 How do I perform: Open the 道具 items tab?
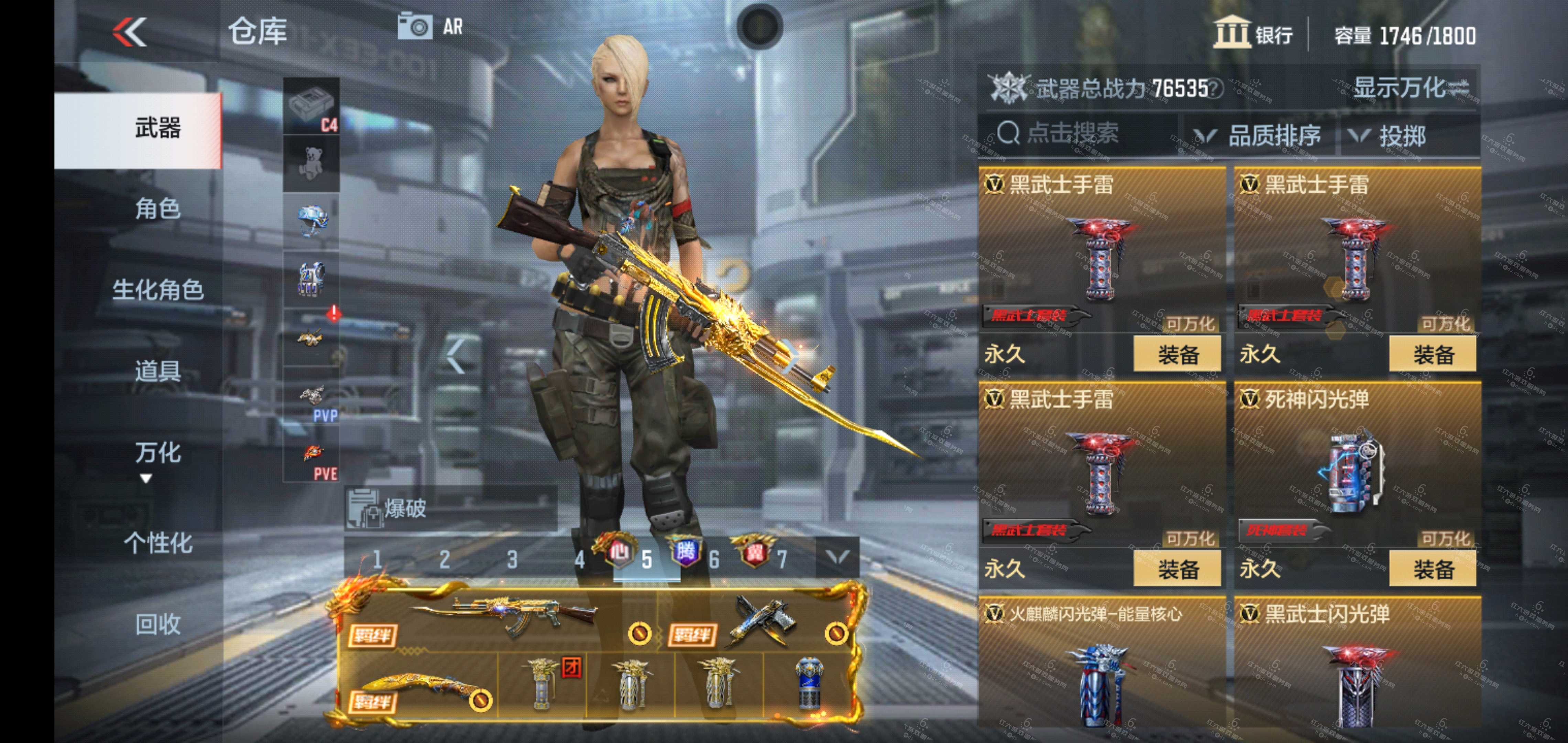coord(157,371)
